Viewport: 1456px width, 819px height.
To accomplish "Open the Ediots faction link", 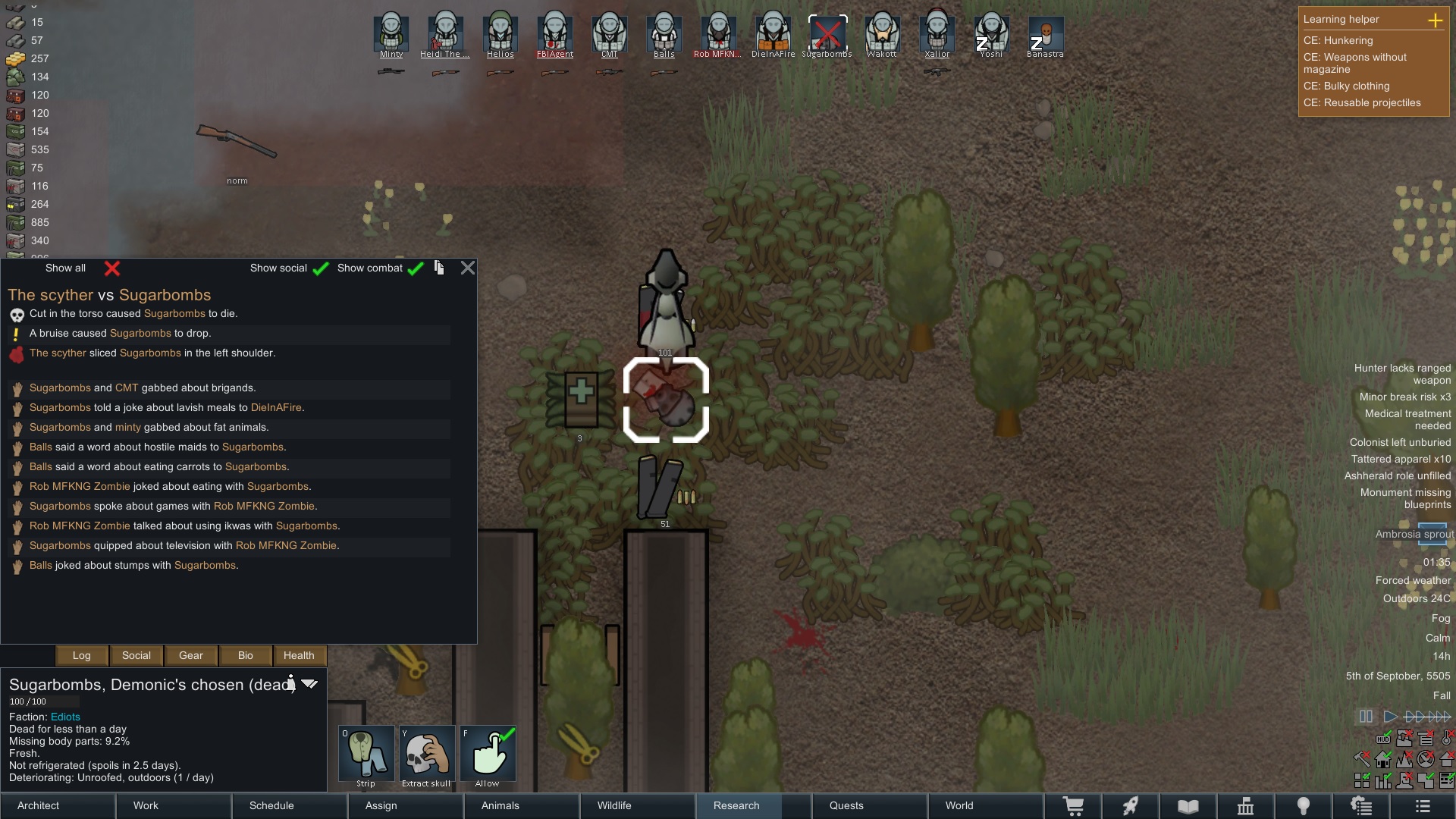I will point(65,717).
